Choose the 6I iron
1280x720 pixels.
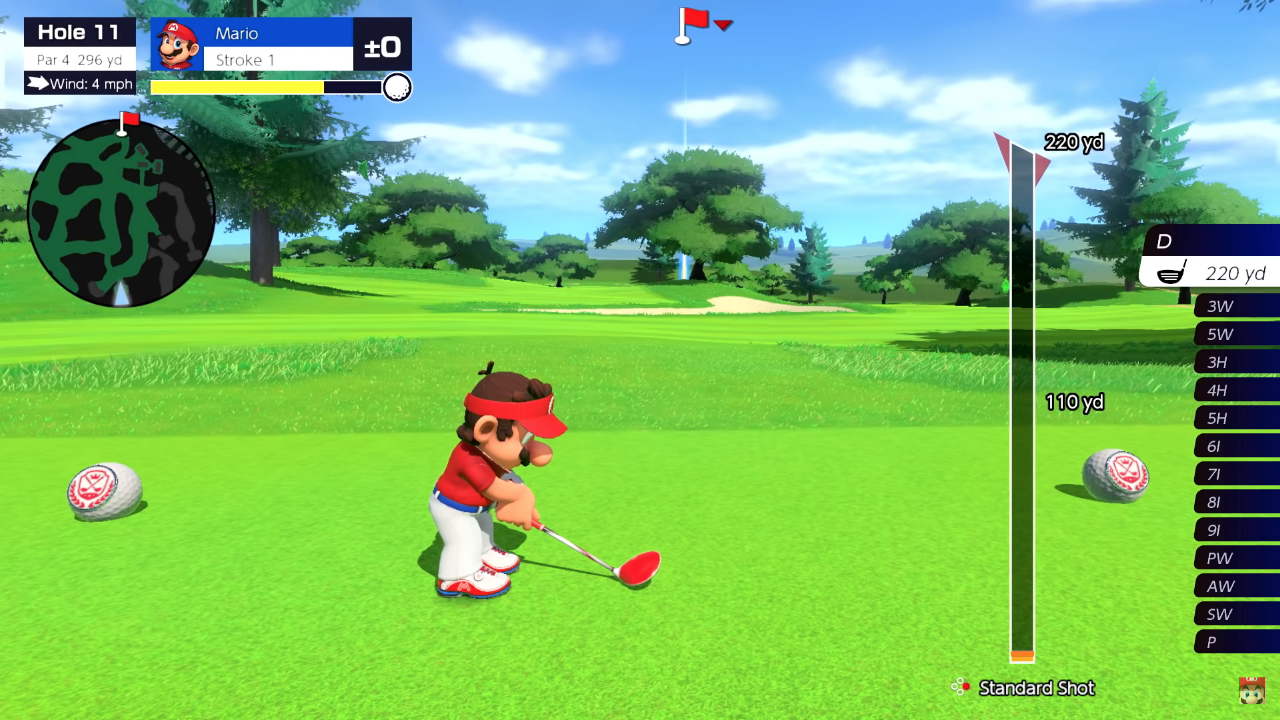[x=1236, y=446]
